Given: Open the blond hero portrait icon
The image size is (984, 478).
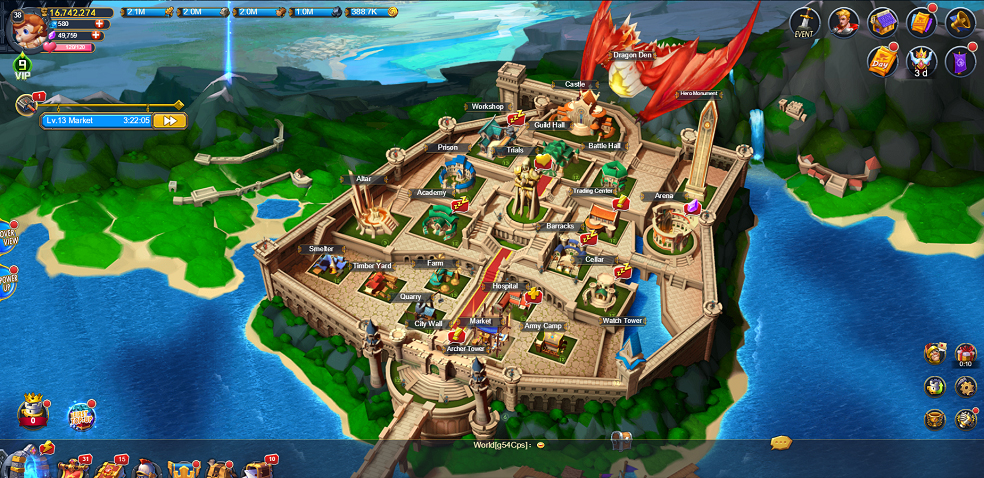Looking at the screenshot, I should (843, 21).
